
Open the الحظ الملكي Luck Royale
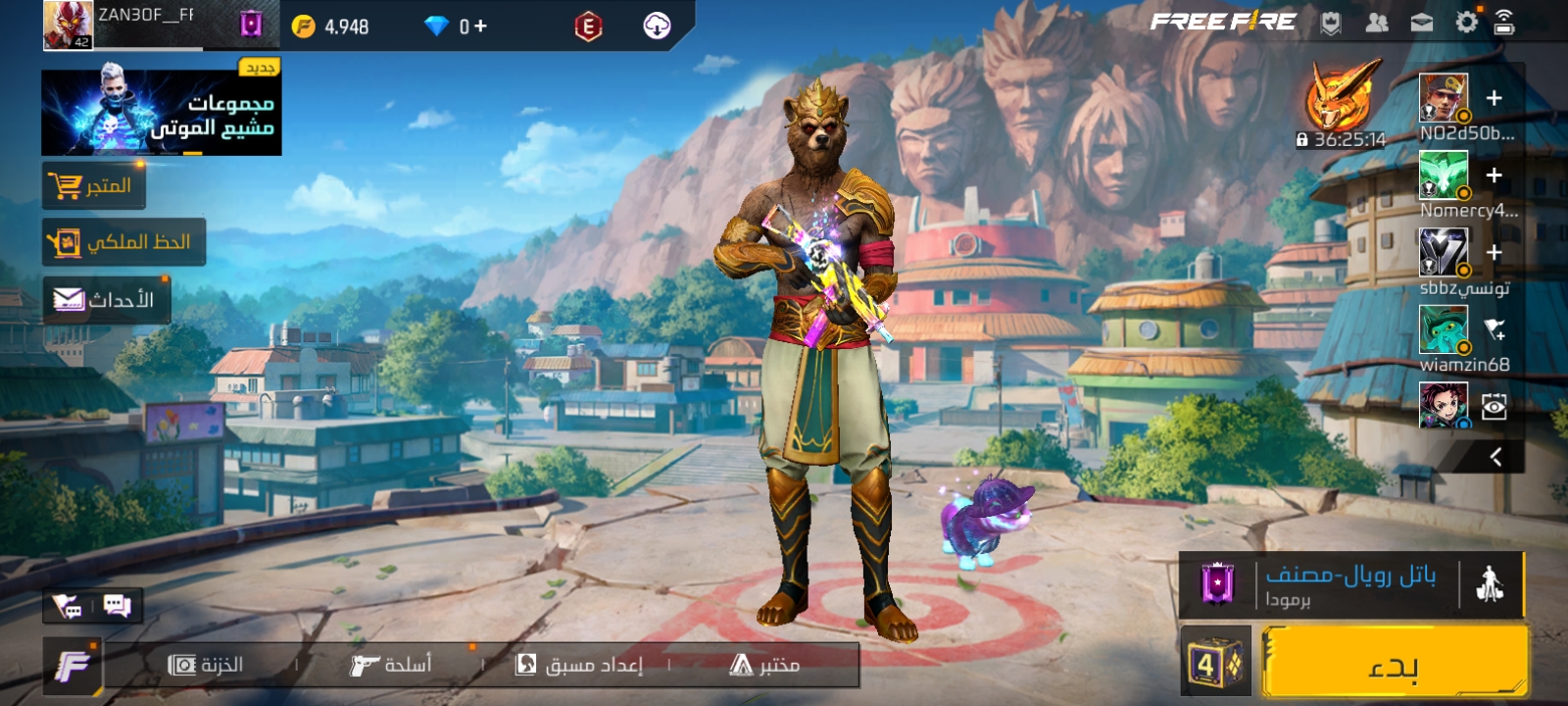pos(123,242)
